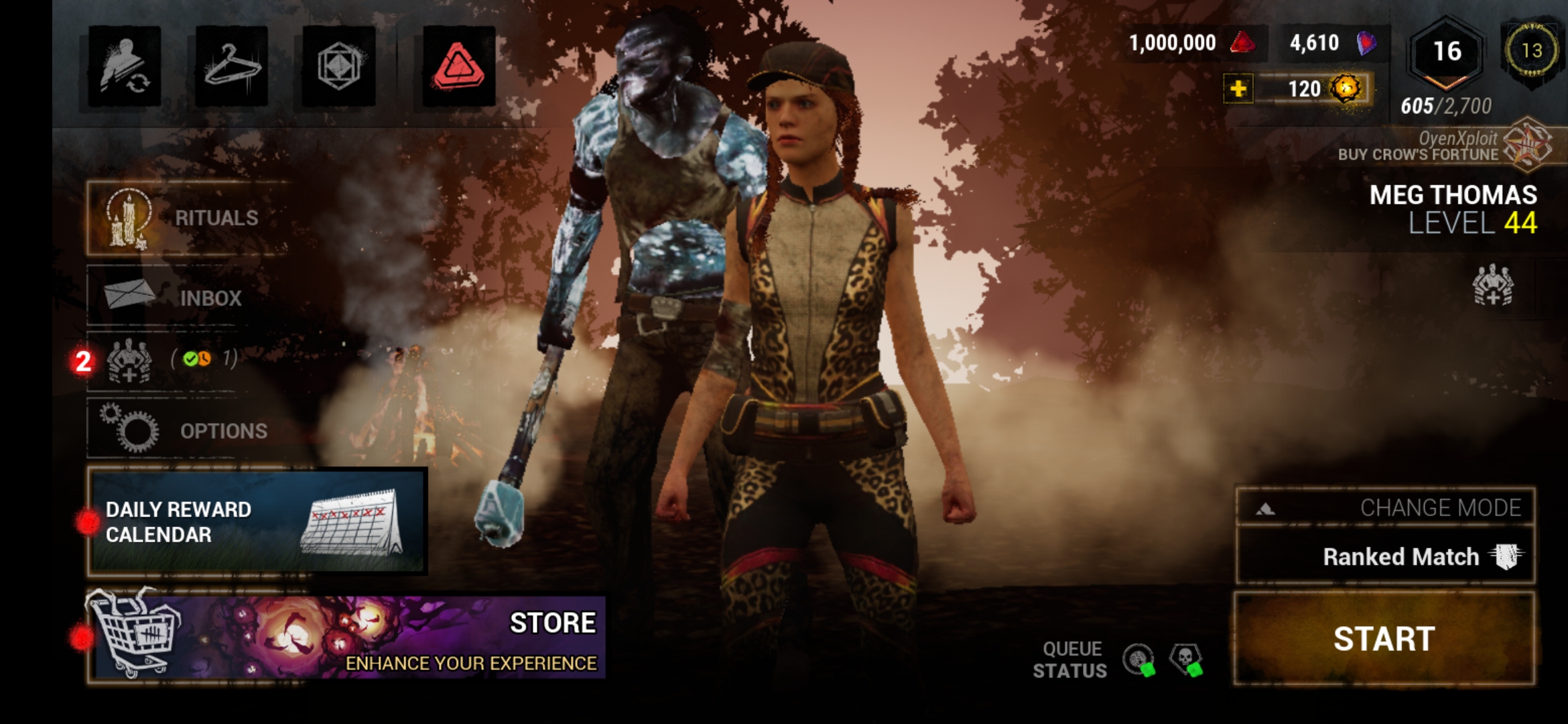Viewport: 1568px width, 724px height.
Task: Open the clothes hanger customization menu
Action: [x=231, y=66]
